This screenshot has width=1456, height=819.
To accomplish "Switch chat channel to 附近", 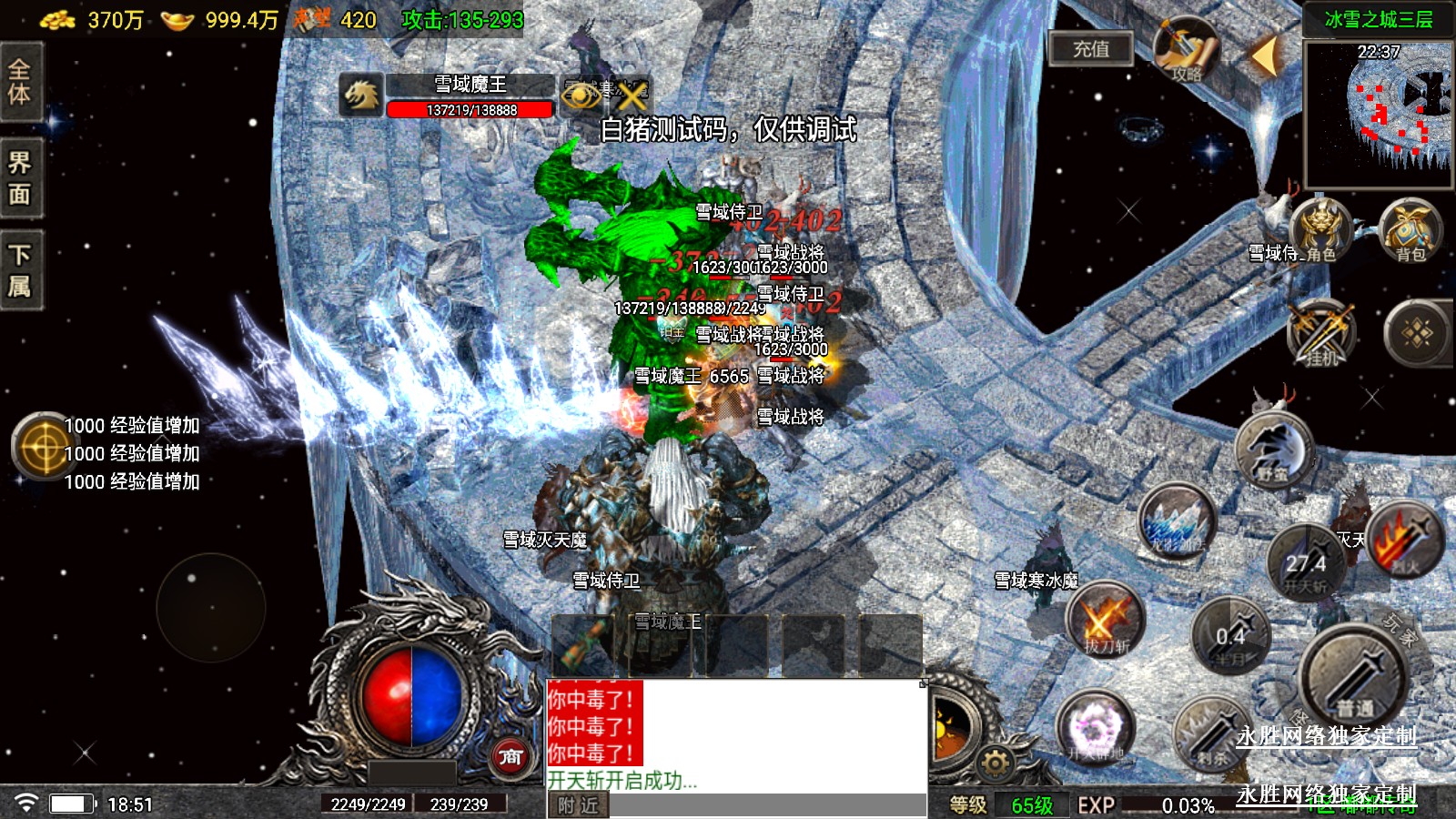I will pyautogui.click(x=578, y=805).
